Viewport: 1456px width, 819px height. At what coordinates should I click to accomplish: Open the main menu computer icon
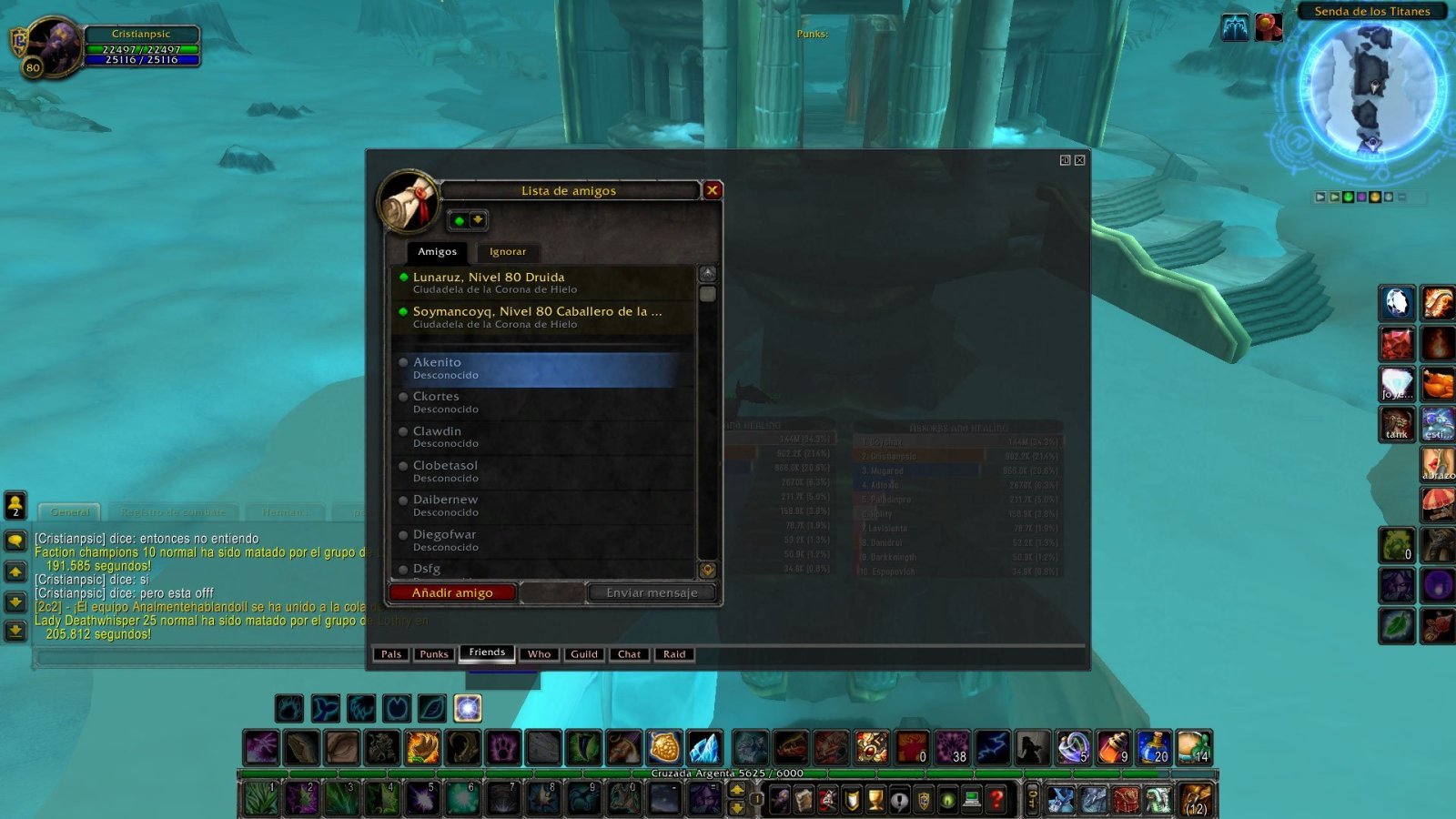pos(970,799)
